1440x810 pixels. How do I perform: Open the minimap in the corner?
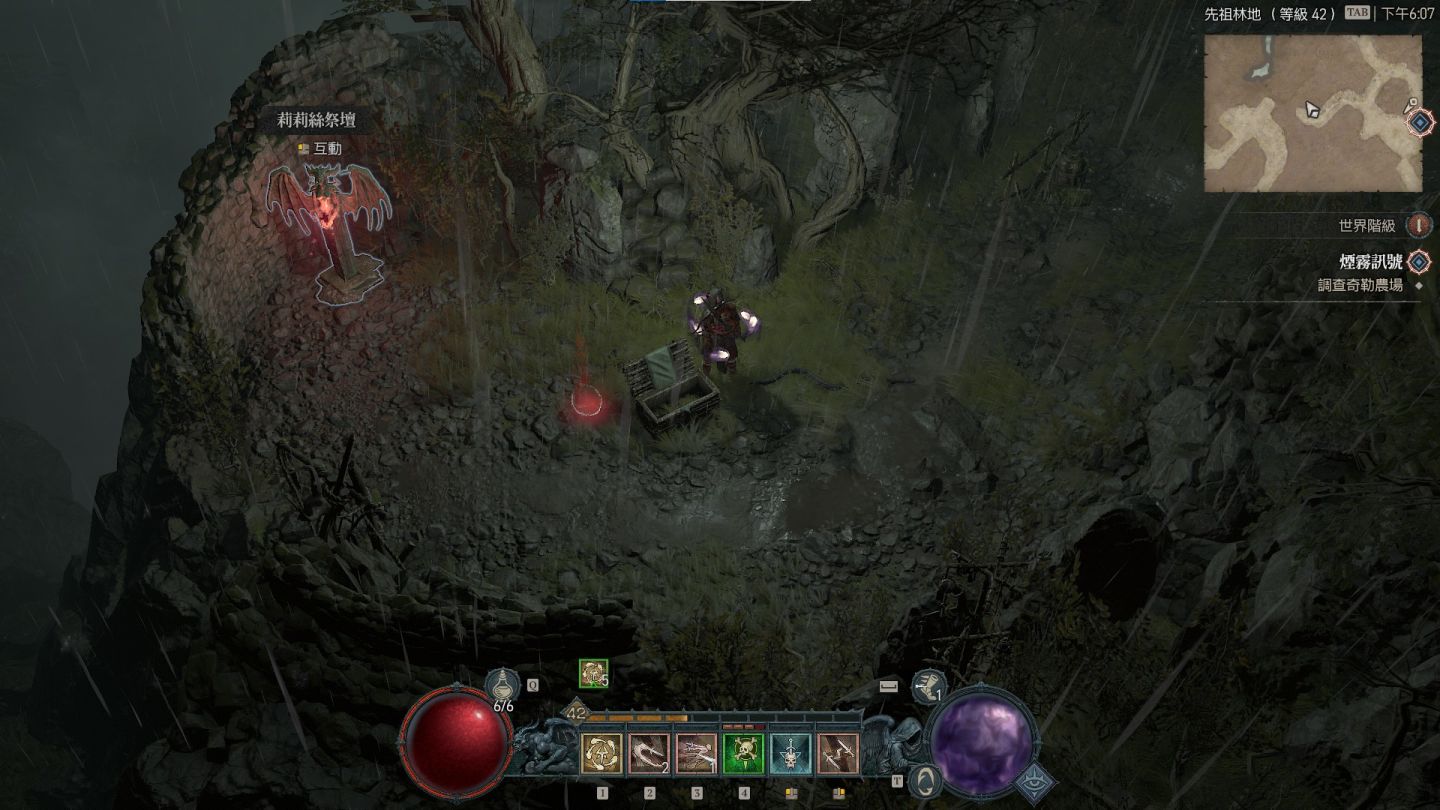(x=1312, y=113)
